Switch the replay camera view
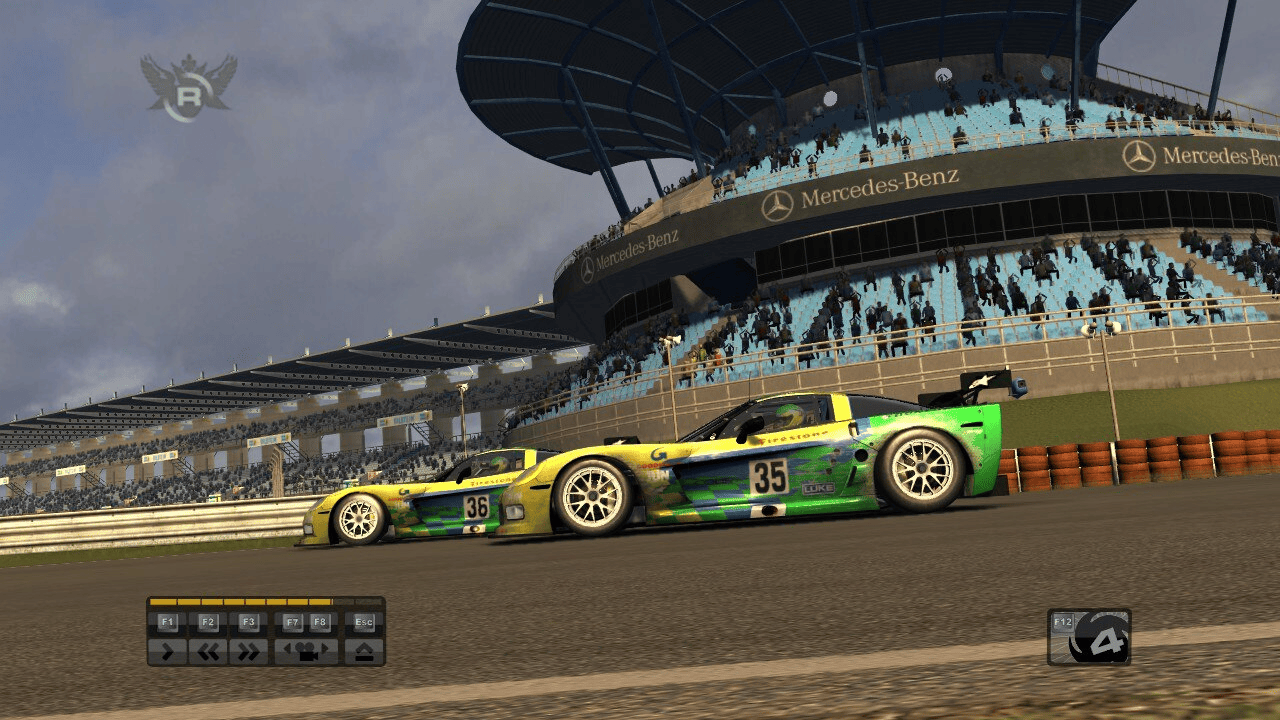Image resolution: width=1280 pixels, height=720 pixels. pyautogui.click(x=307, y=651)
